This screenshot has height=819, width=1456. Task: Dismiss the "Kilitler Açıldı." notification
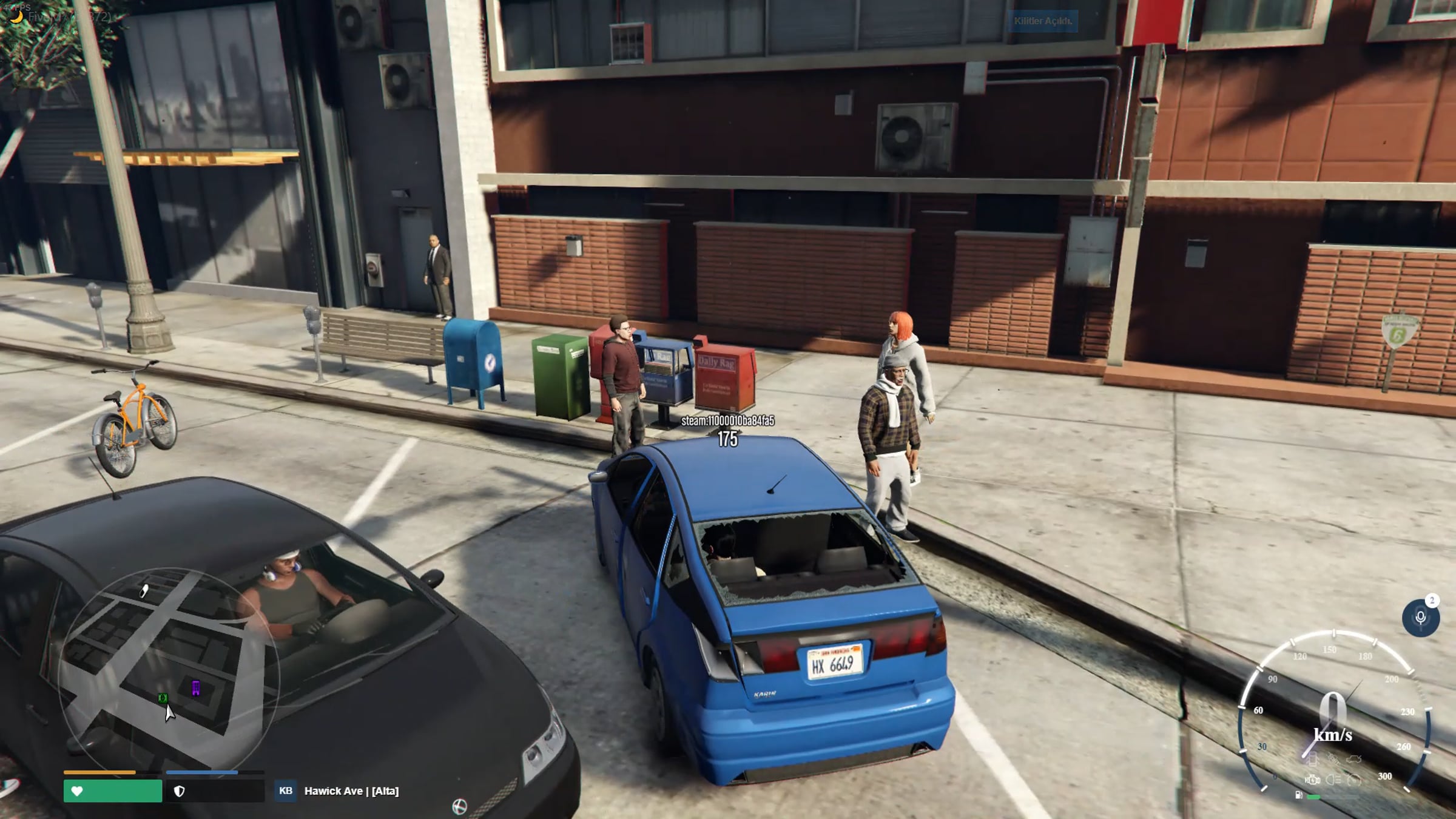pyautogui.click(x=1042, y=21)
